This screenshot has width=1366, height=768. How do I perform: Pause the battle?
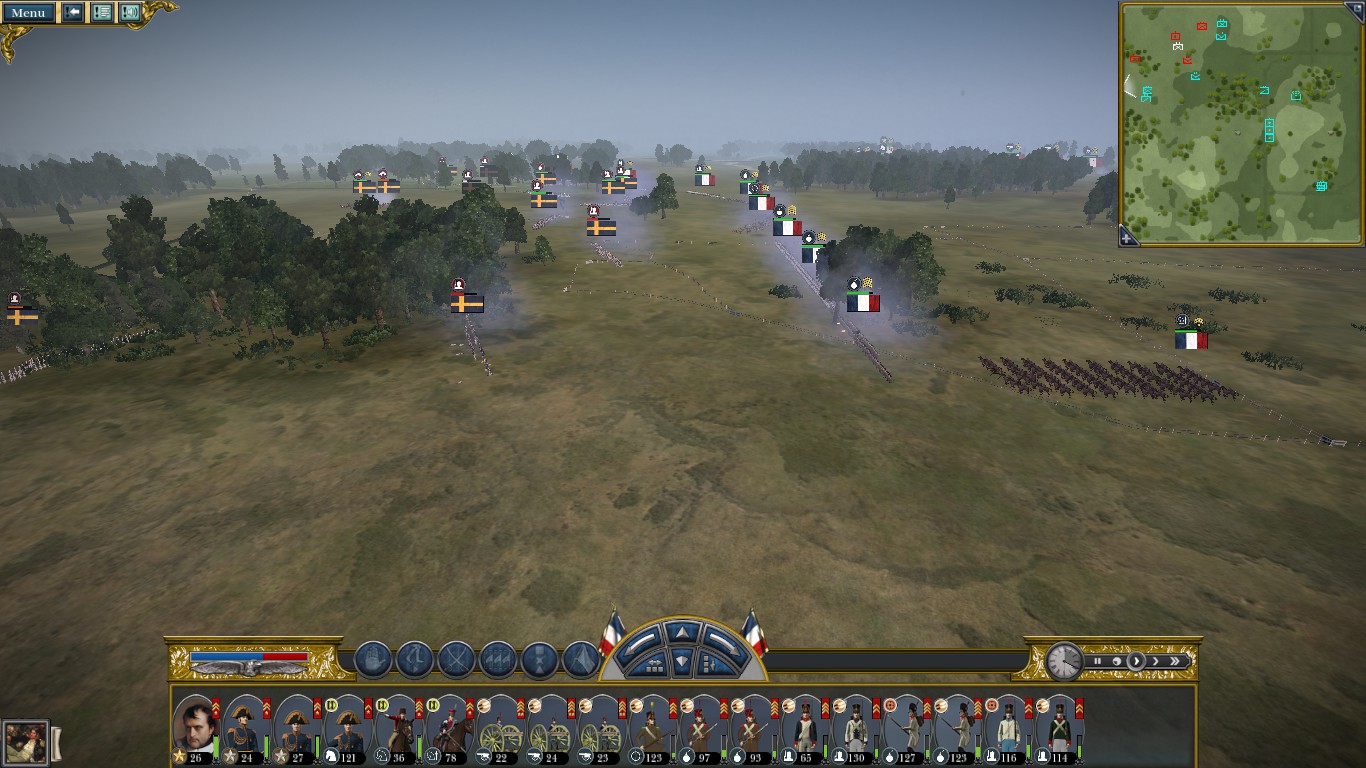[1097, 661]
